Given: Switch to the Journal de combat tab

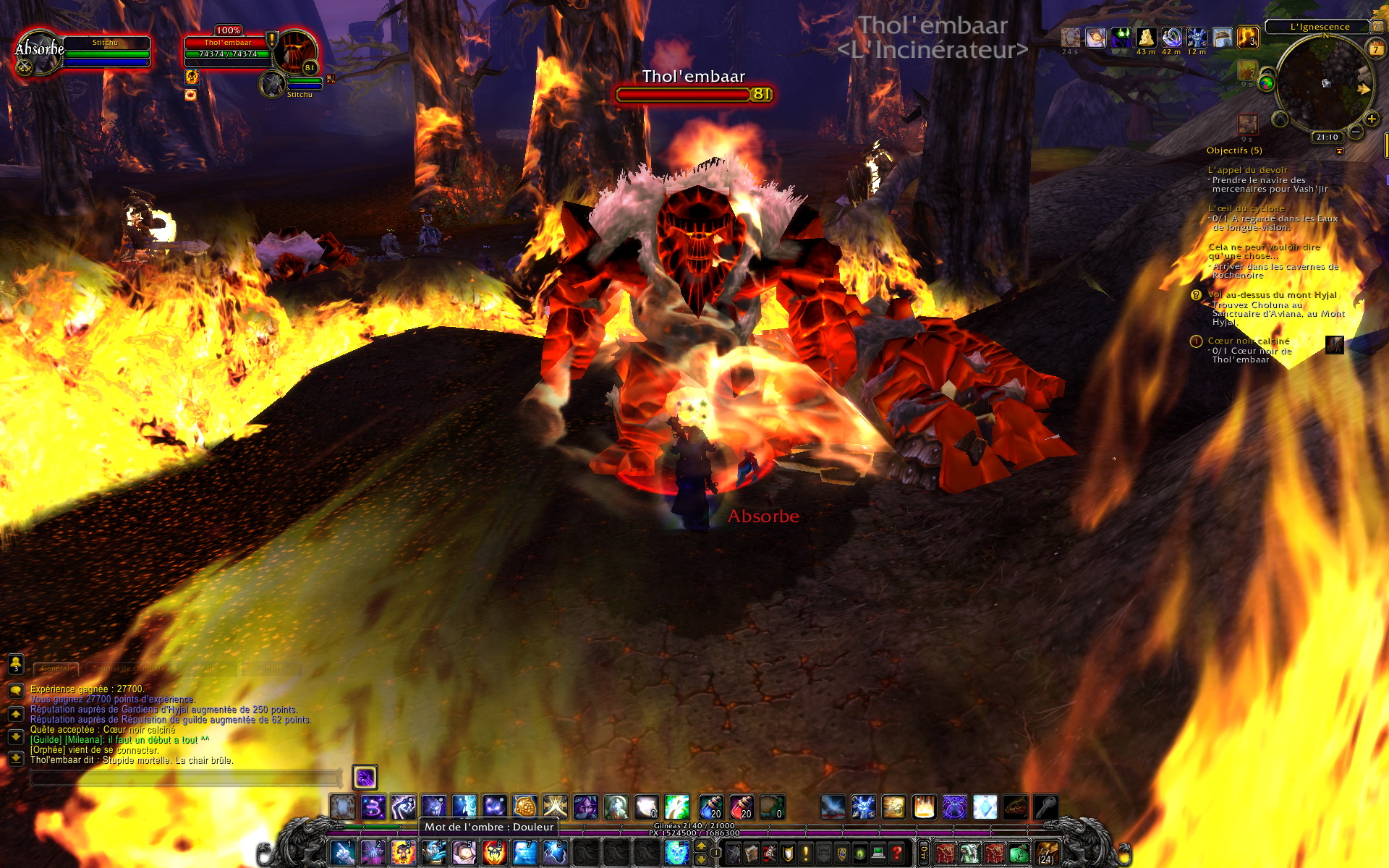Looking at the screenshot, I should 127,668.
